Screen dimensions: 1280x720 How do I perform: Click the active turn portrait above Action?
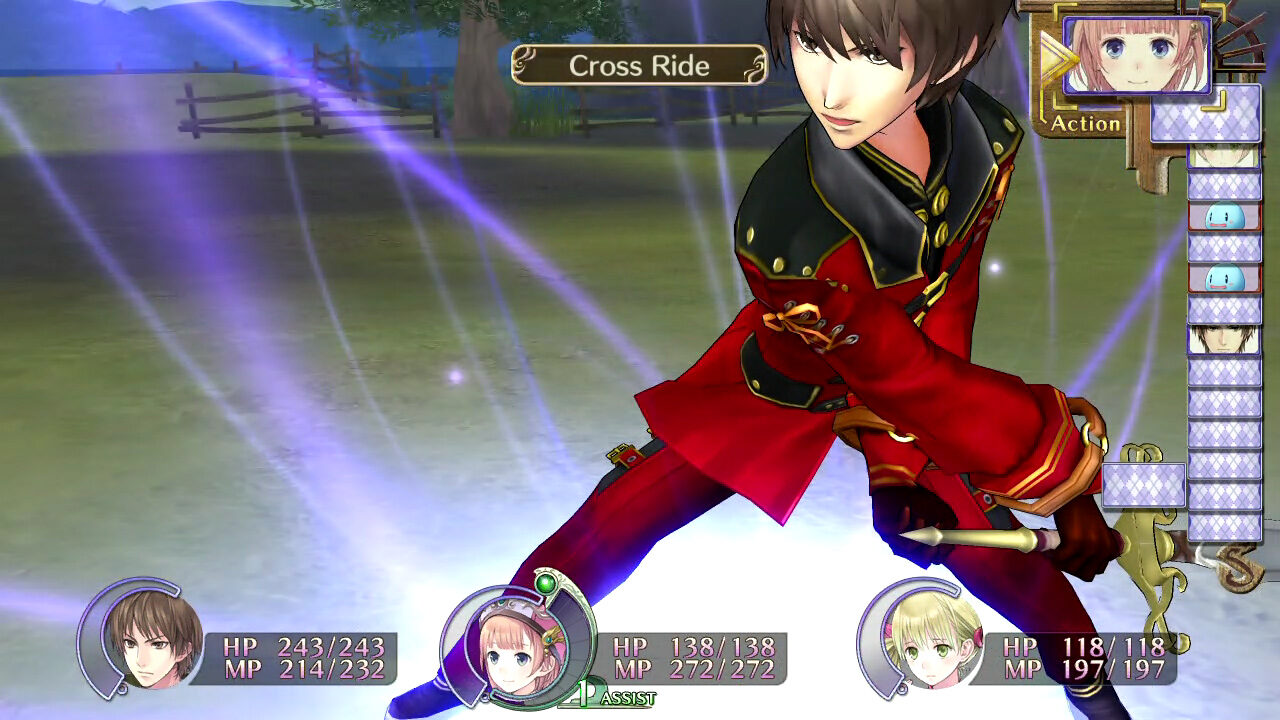(x=1137, y=55)
